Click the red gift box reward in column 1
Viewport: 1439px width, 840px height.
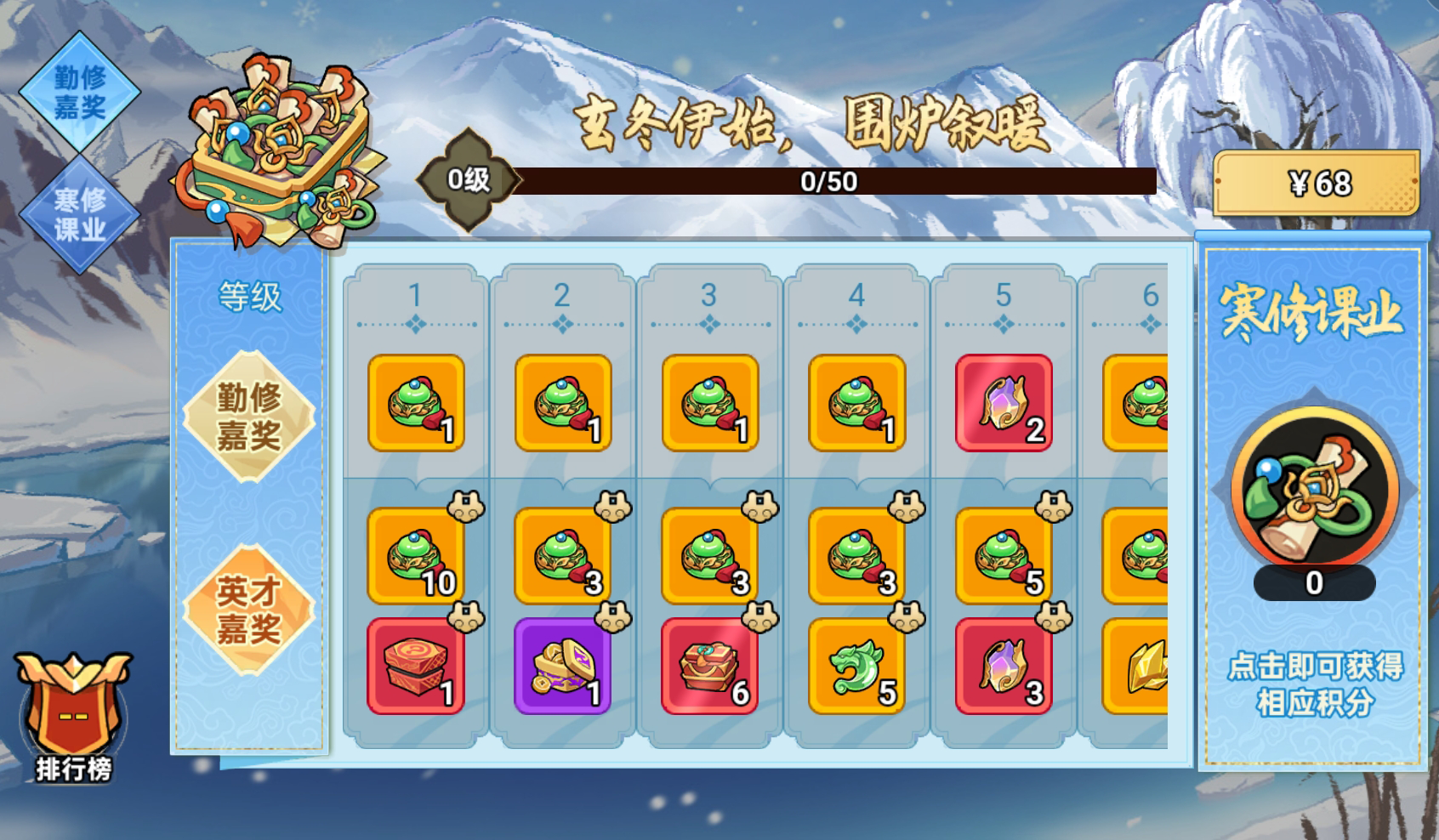click(417, 667)
